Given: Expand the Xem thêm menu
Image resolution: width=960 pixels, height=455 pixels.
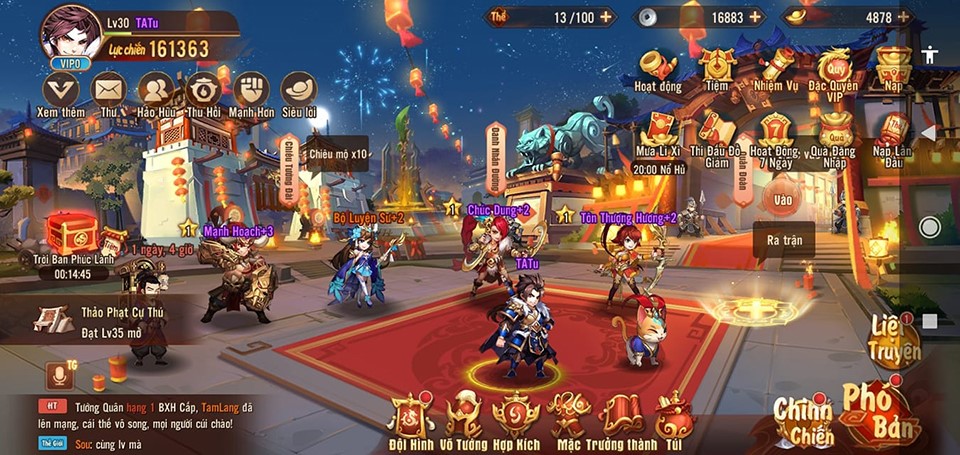Looking at the screenshot, I should (60, 92).
